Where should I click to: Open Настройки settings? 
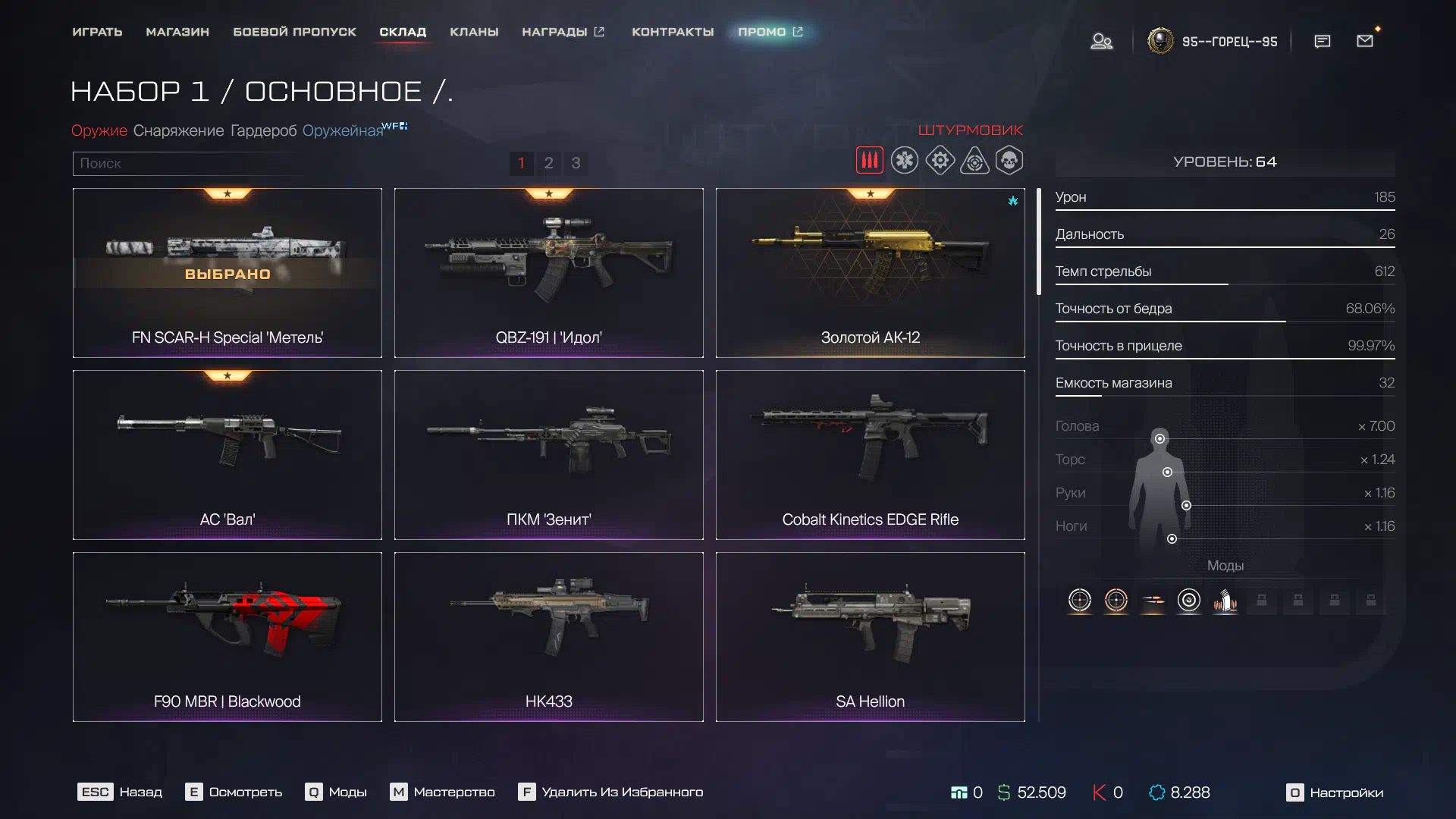(x=1335, y=792)
